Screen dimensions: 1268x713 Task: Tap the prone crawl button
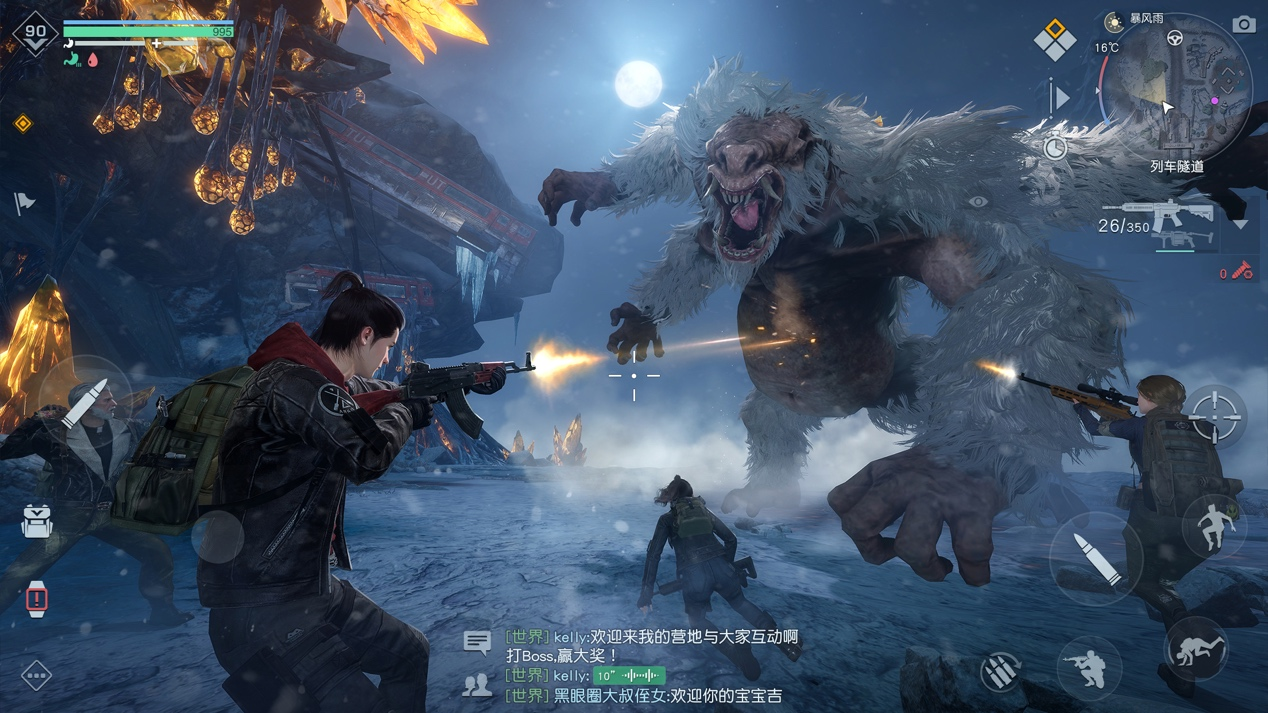click(1196, 648)
